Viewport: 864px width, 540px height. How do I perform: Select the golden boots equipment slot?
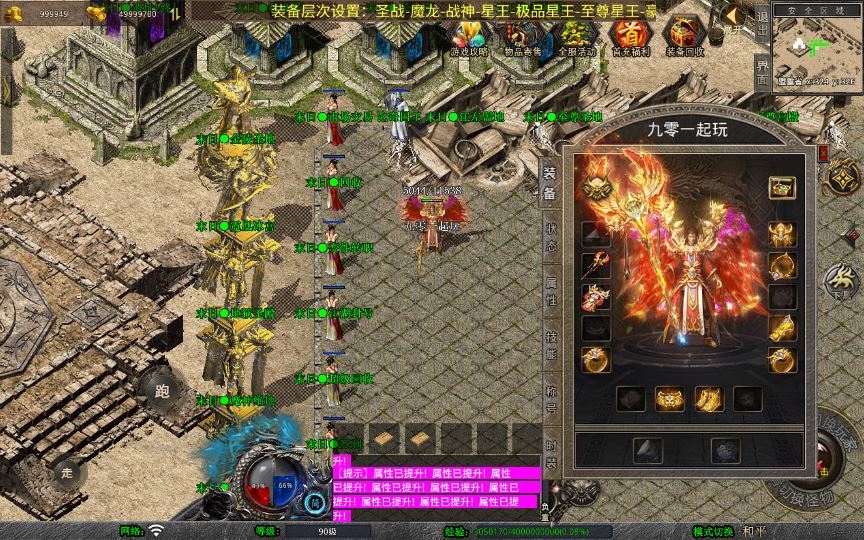[709, 399]
